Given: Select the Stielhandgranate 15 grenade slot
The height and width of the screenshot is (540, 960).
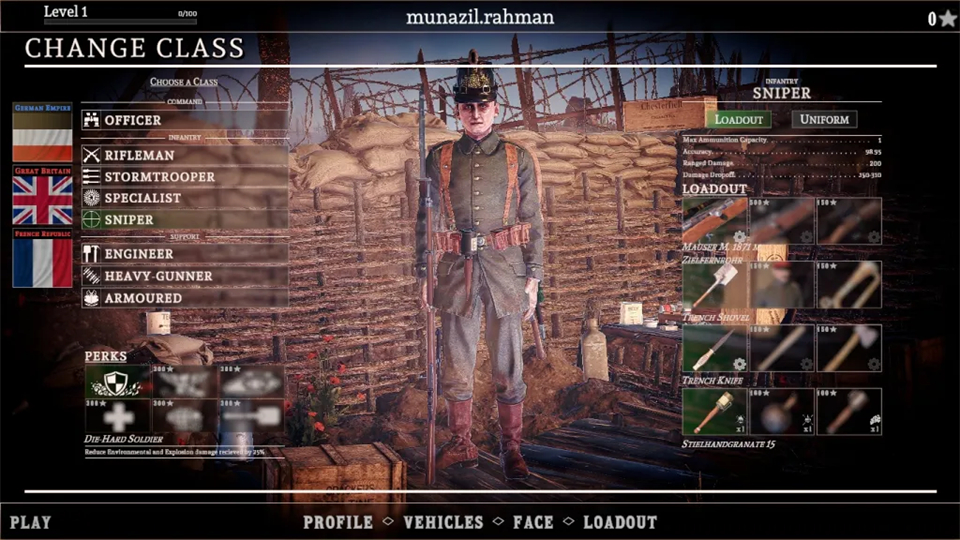Looking at the screenshot, I should (x=713, y=411).
